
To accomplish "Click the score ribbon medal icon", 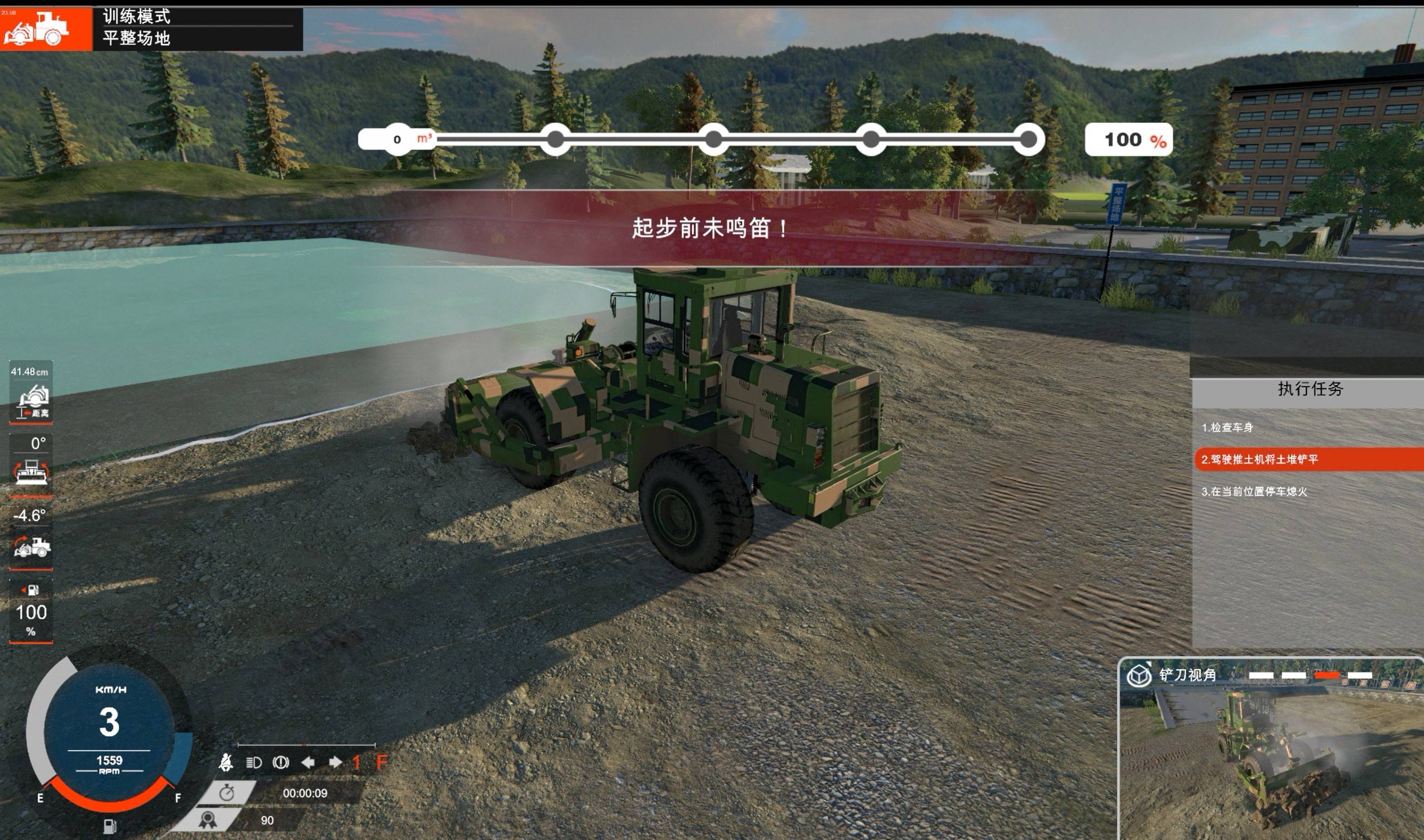I will (x=207, y=819).
